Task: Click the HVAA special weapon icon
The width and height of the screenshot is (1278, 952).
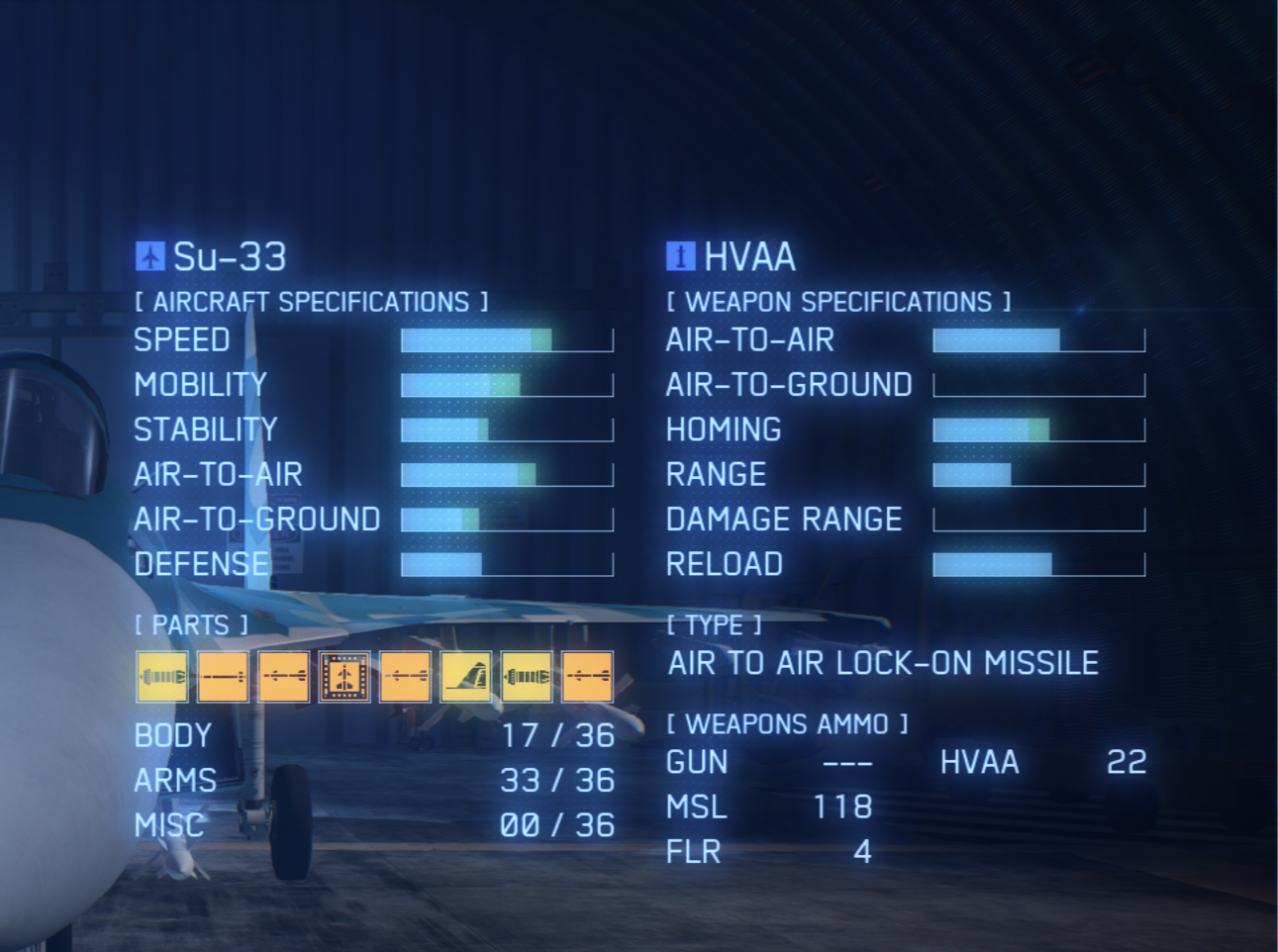Action: (x=680, y=256)
